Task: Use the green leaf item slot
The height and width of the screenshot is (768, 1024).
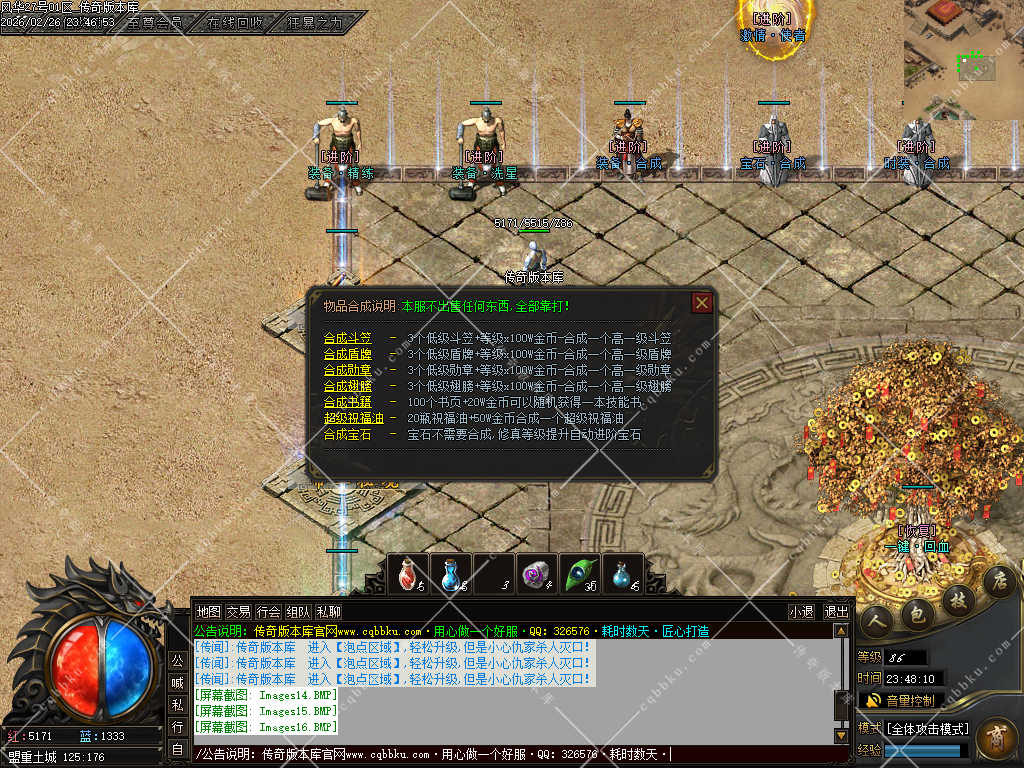Action: click(x=580, y=574)
